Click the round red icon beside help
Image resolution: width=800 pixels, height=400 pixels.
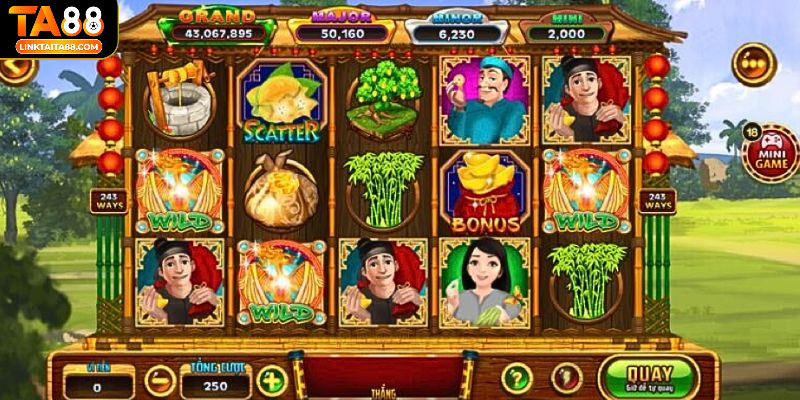click(566, 378)
